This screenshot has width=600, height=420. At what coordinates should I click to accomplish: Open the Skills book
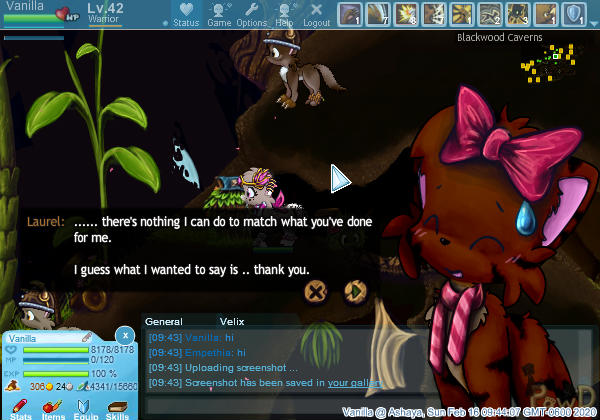[117, 407]
